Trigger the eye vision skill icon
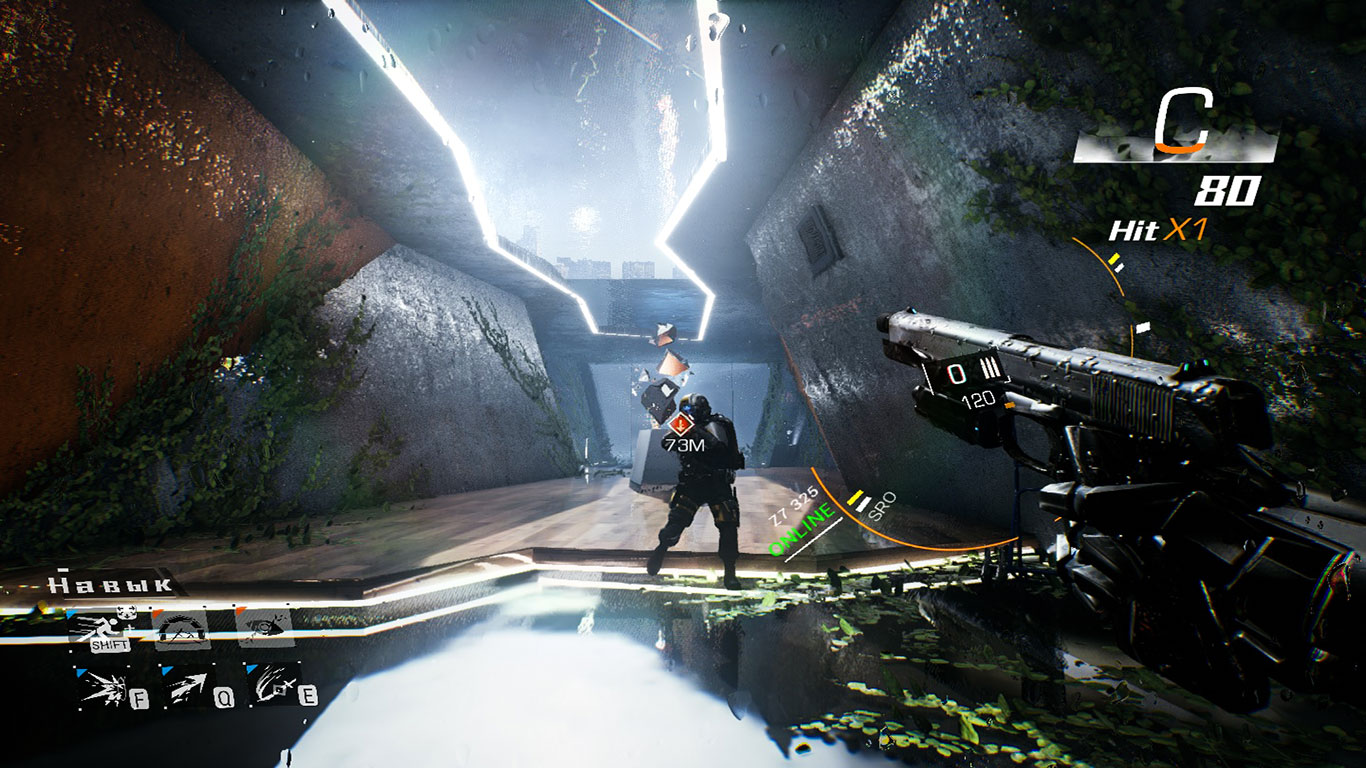 tap(264, 626)
